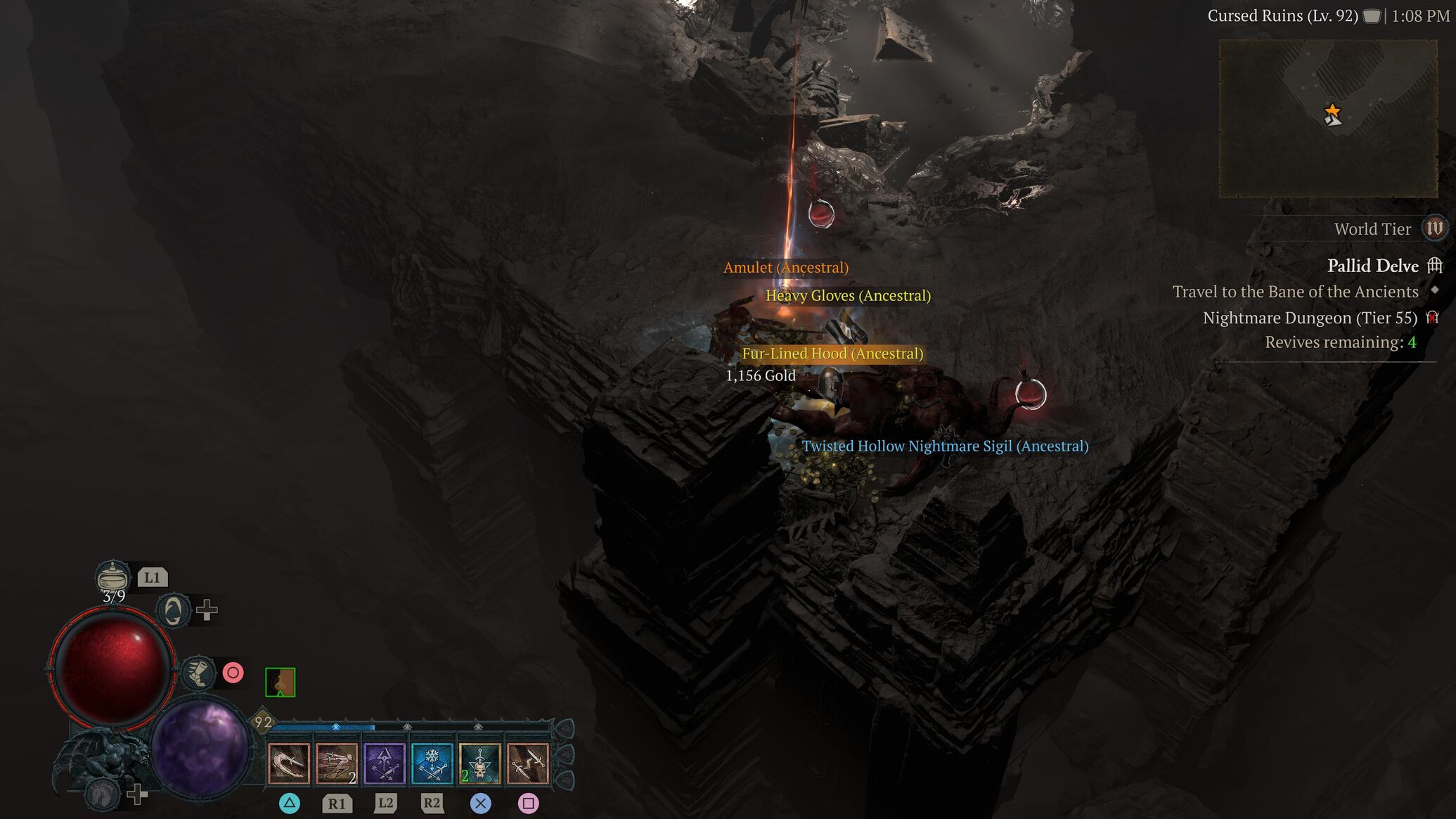Click the level 92 badge
This screenshot has width=1456, height=819.
pyautogui.click(x=263, y=722)
